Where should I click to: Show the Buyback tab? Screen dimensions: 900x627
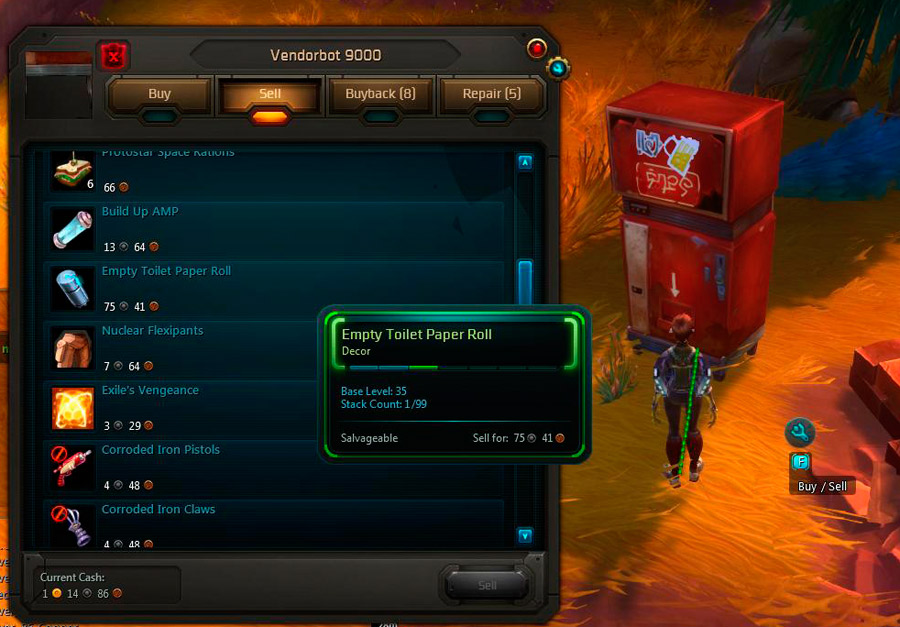(380, 94)
